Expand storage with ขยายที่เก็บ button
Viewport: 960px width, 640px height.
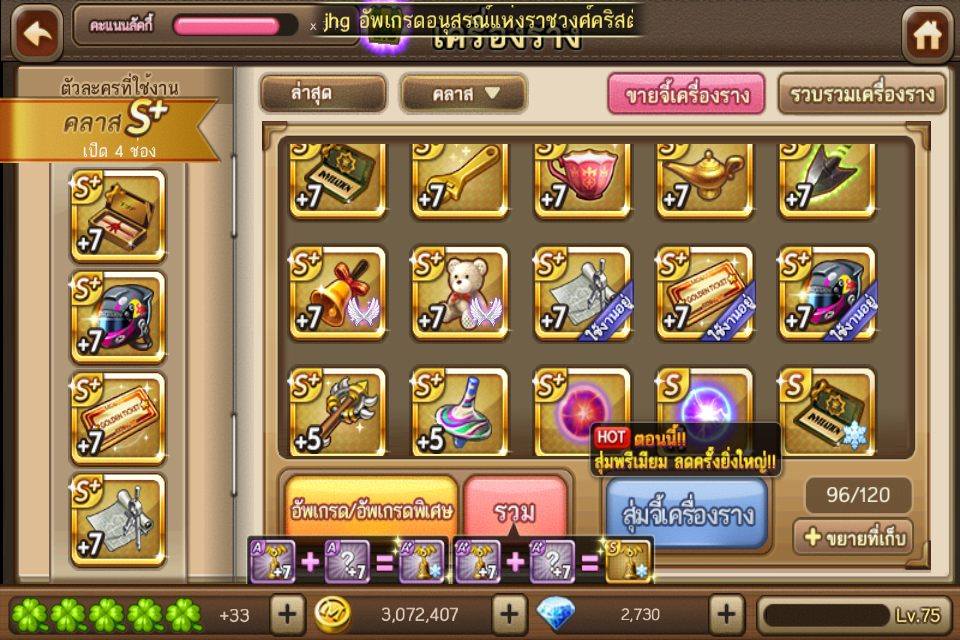pyautogui.click(x=853, y=538)
